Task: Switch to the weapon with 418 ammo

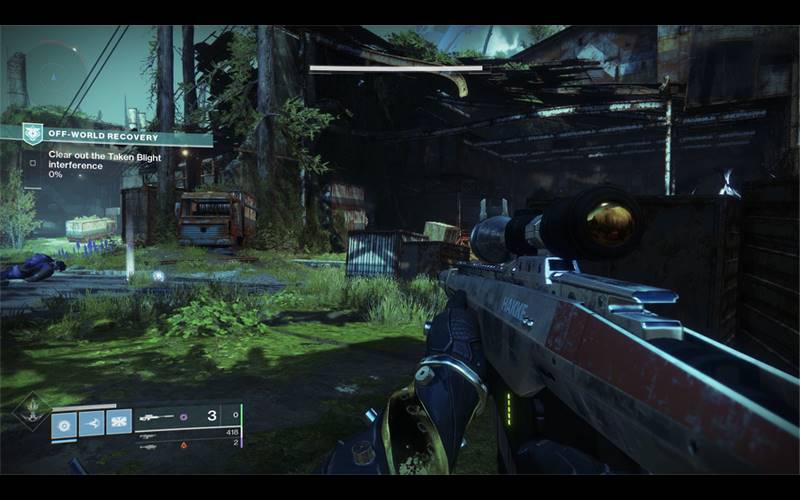Action: (190, 433)
